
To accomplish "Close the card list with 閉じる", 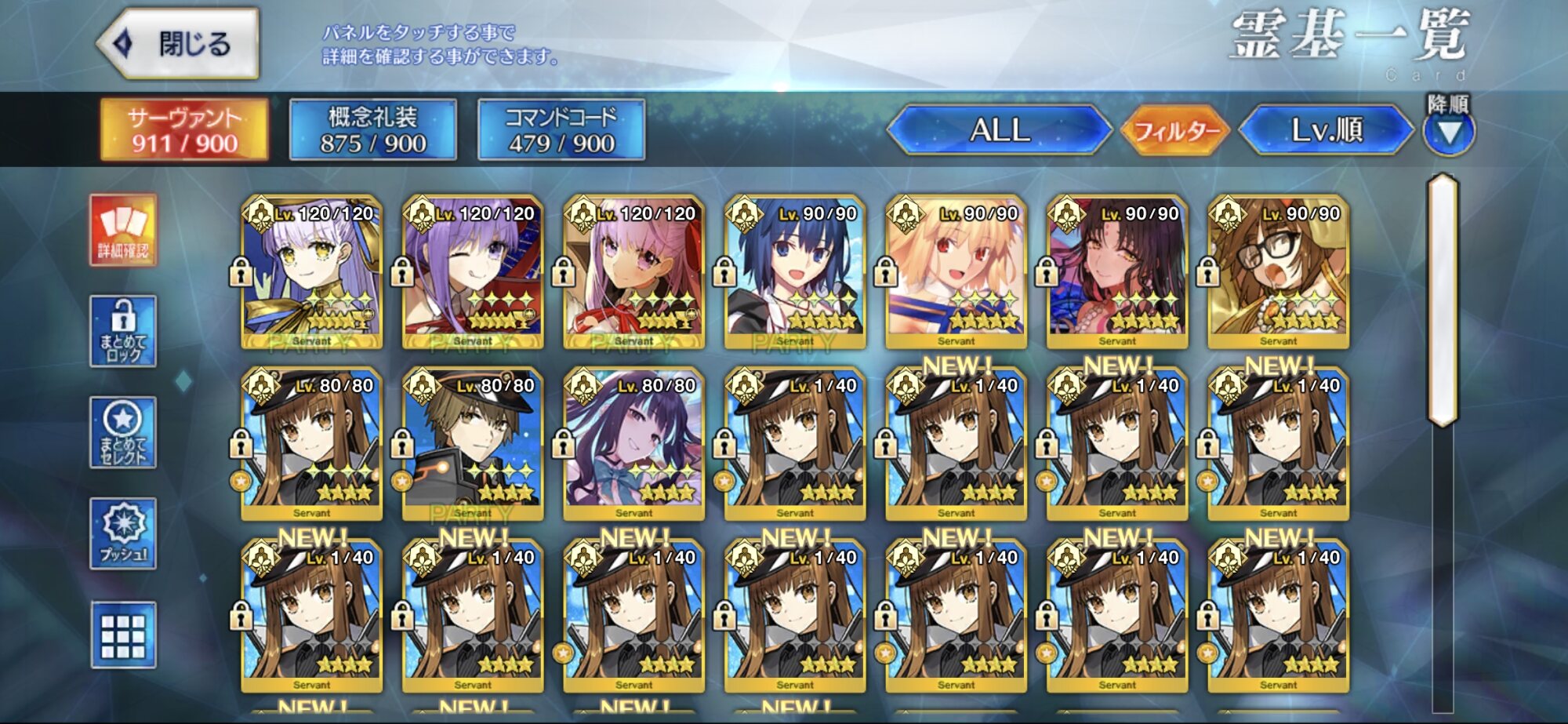I will pos(179,44).
